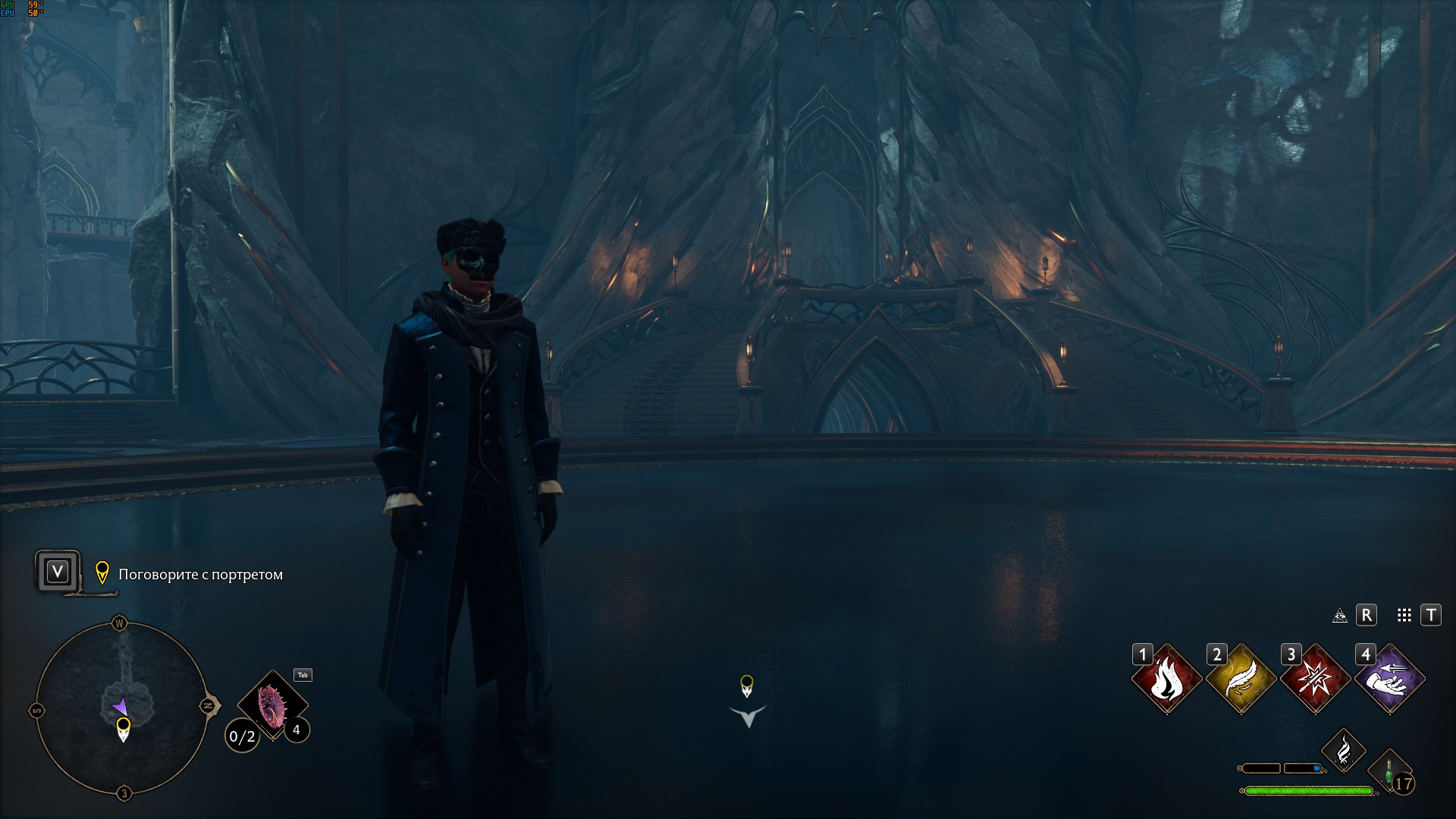This screenshot has height=819, width=1456.
Task: Select the pink Venomous Tentacula item slot
Action: pyautogui.click(x=271, y=706)
